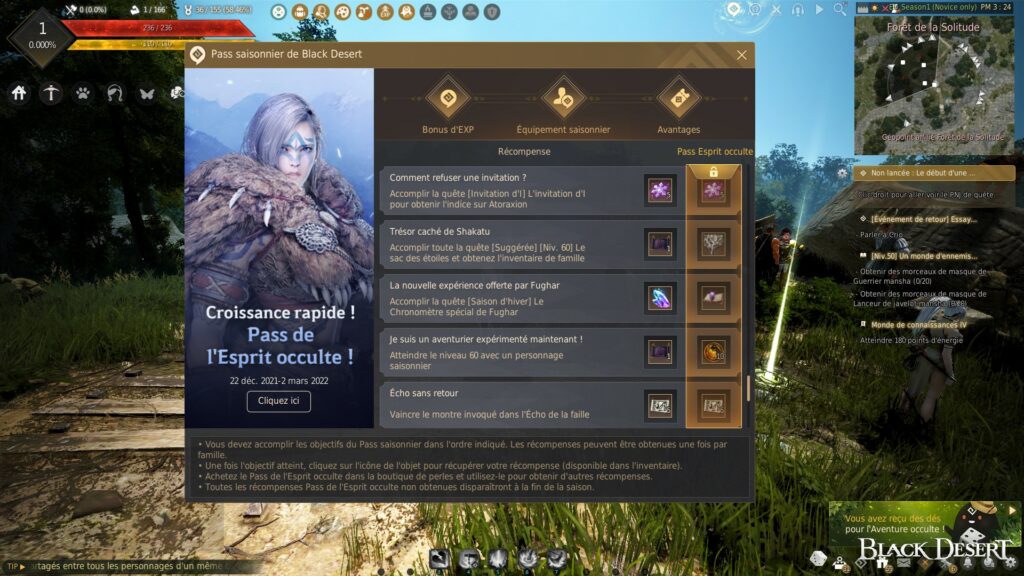Click the 'Trésor caché de Shakatu' objective row
Screen dimensions: 1024x576
pos(510,244)
